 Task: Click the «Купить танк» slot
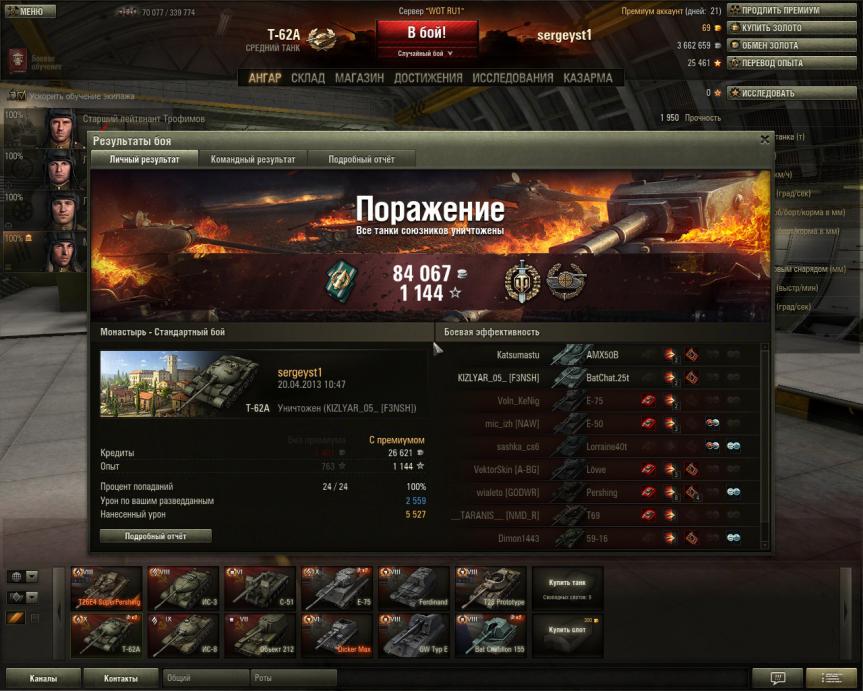566,587
